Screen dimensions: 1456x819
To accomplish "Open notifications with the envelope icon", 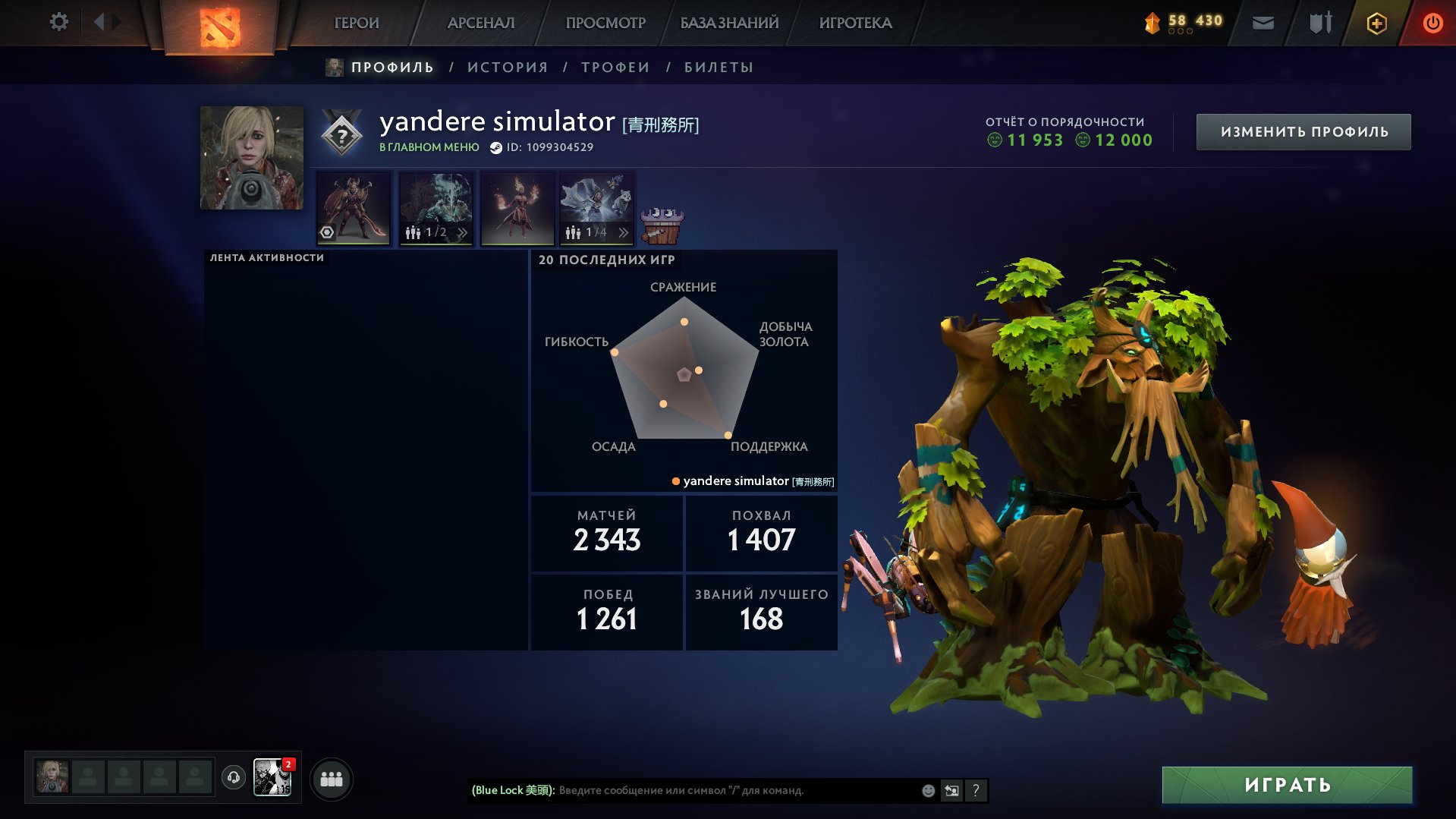I will 1263,22.
